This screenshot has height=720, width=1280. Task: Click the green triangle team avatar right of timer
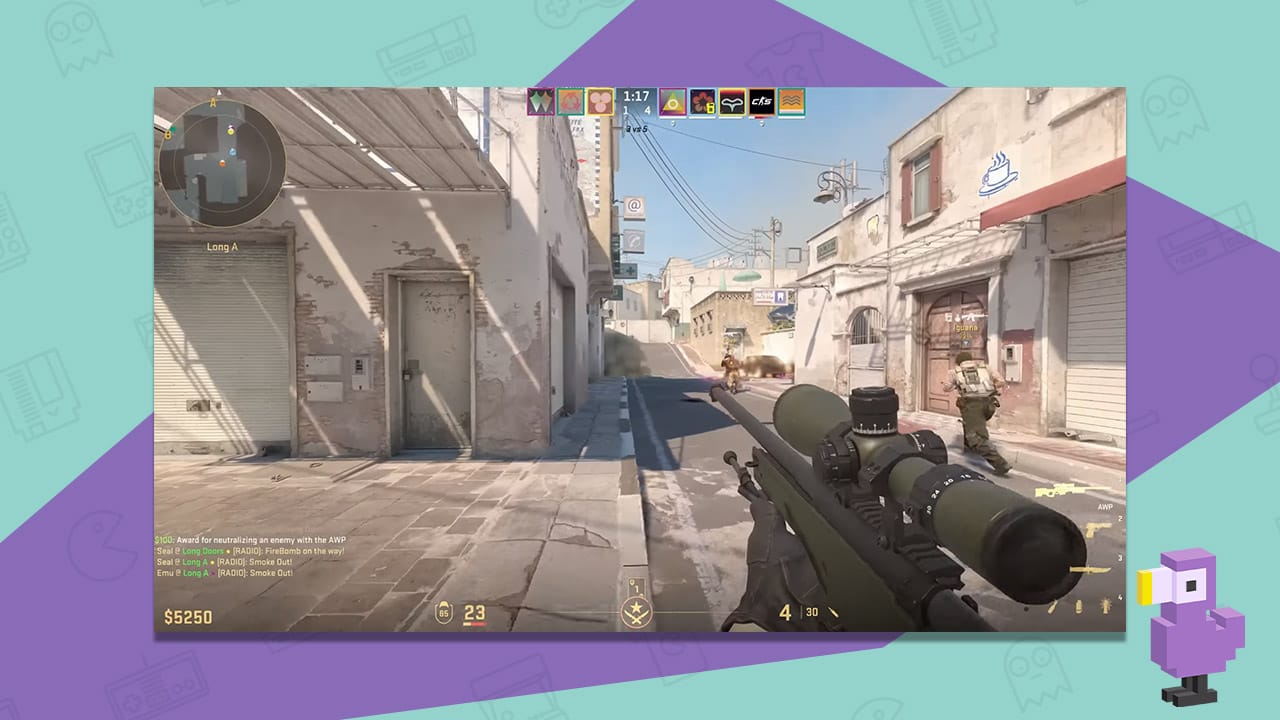coord(673,100)
